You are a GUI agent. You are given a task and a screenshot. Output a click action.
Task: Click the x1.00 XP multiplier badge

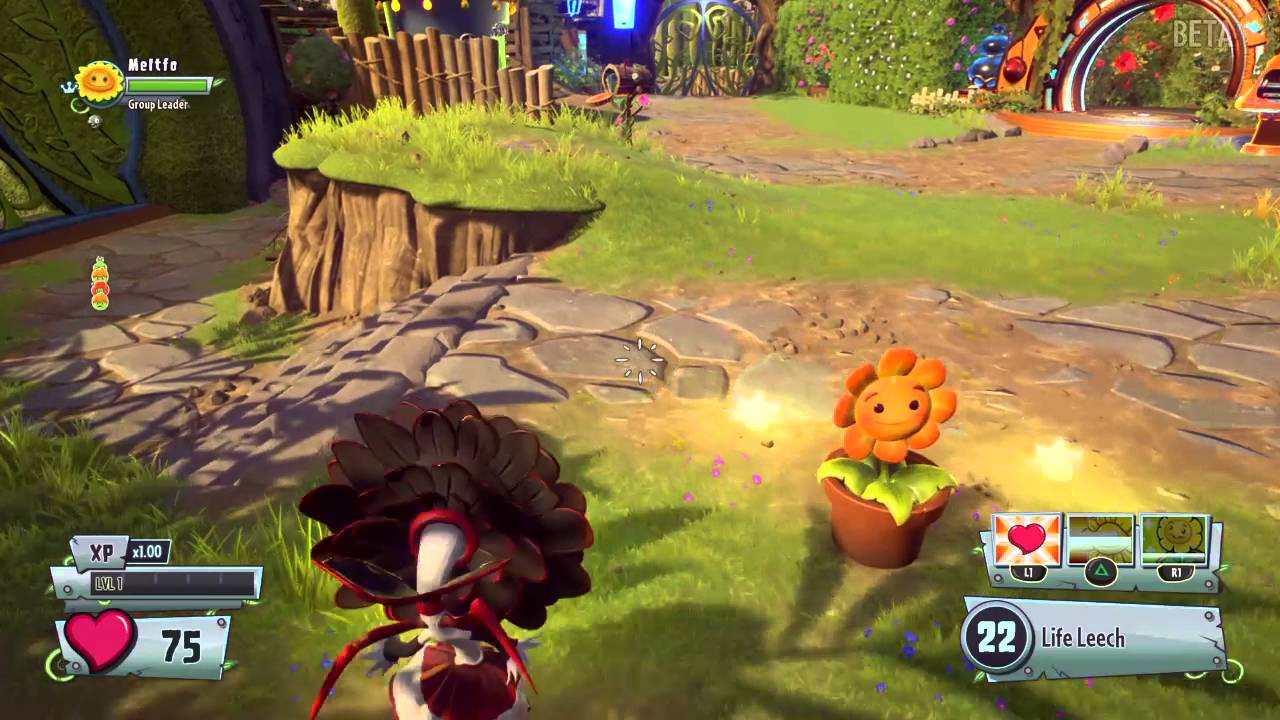point(146,551)
